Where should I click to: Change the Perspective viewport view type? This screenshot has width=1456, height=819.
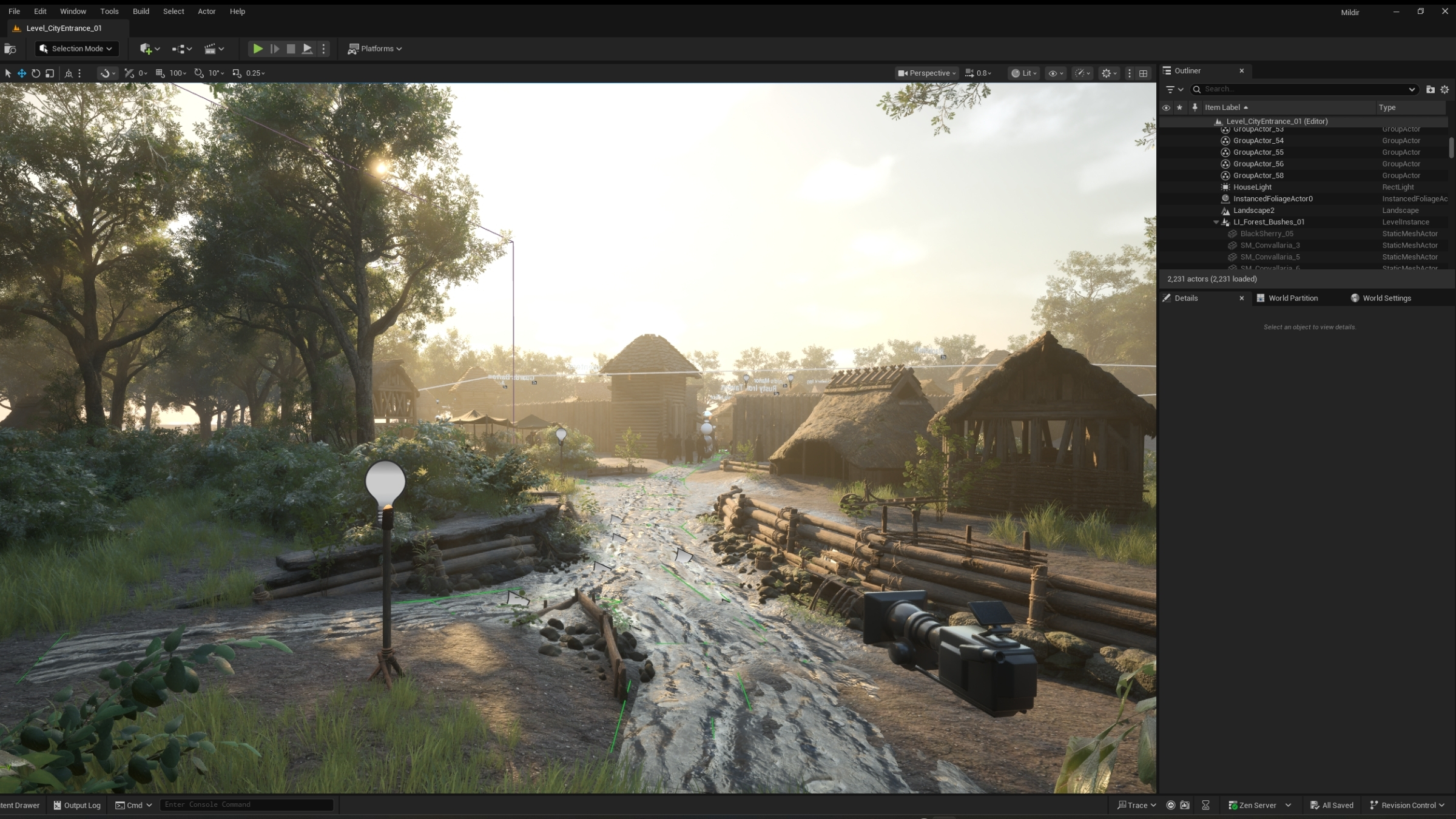pos(926,73)
